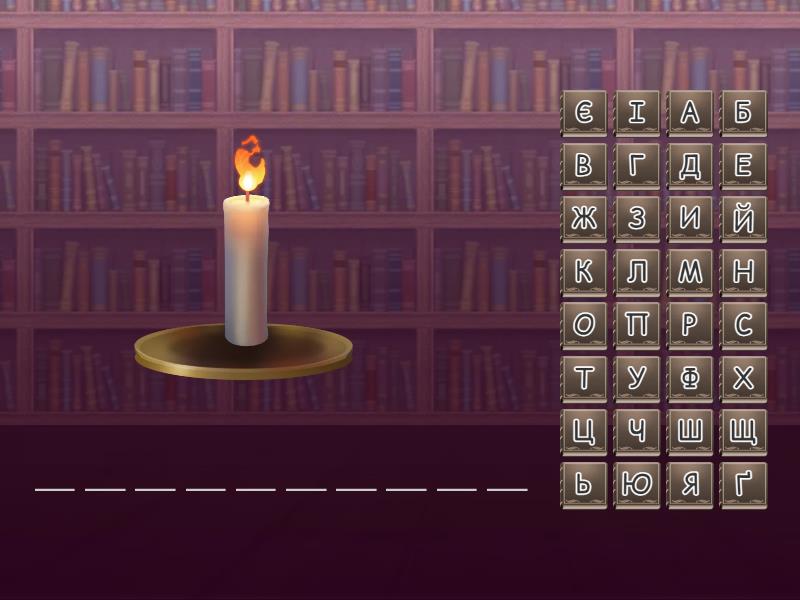Choose the letter М tile
The height and width of the screenshot is (600, 800).
tap(690, 272)
